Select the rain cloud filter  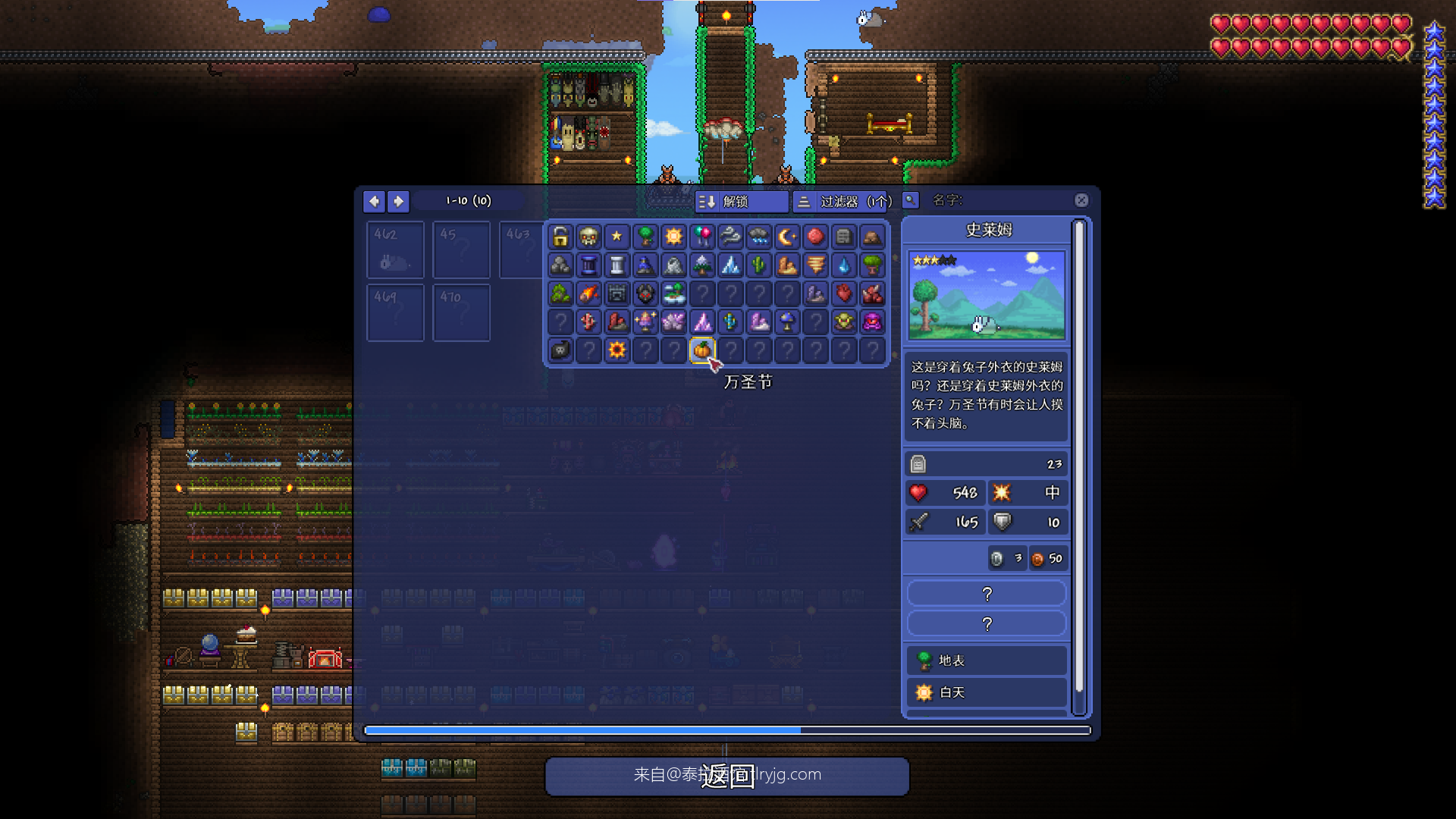tap(758, 237)
